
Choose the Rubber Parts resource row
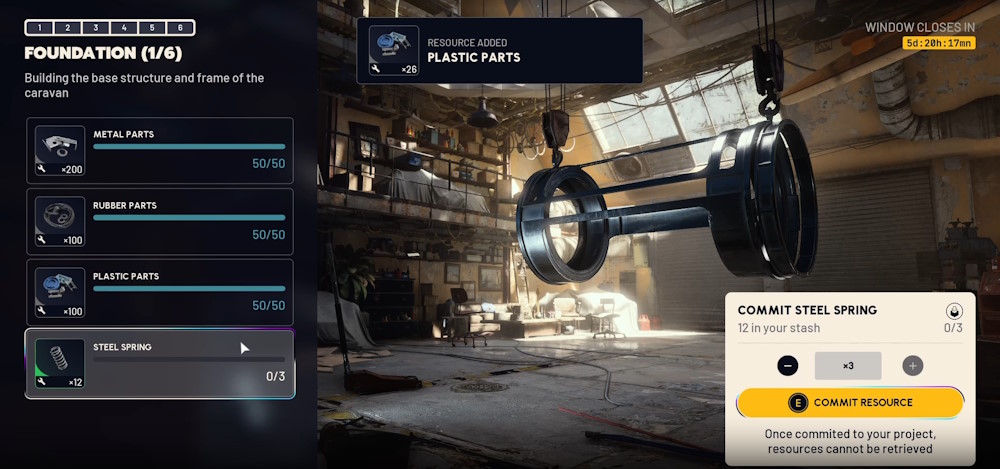pos(160,221)
